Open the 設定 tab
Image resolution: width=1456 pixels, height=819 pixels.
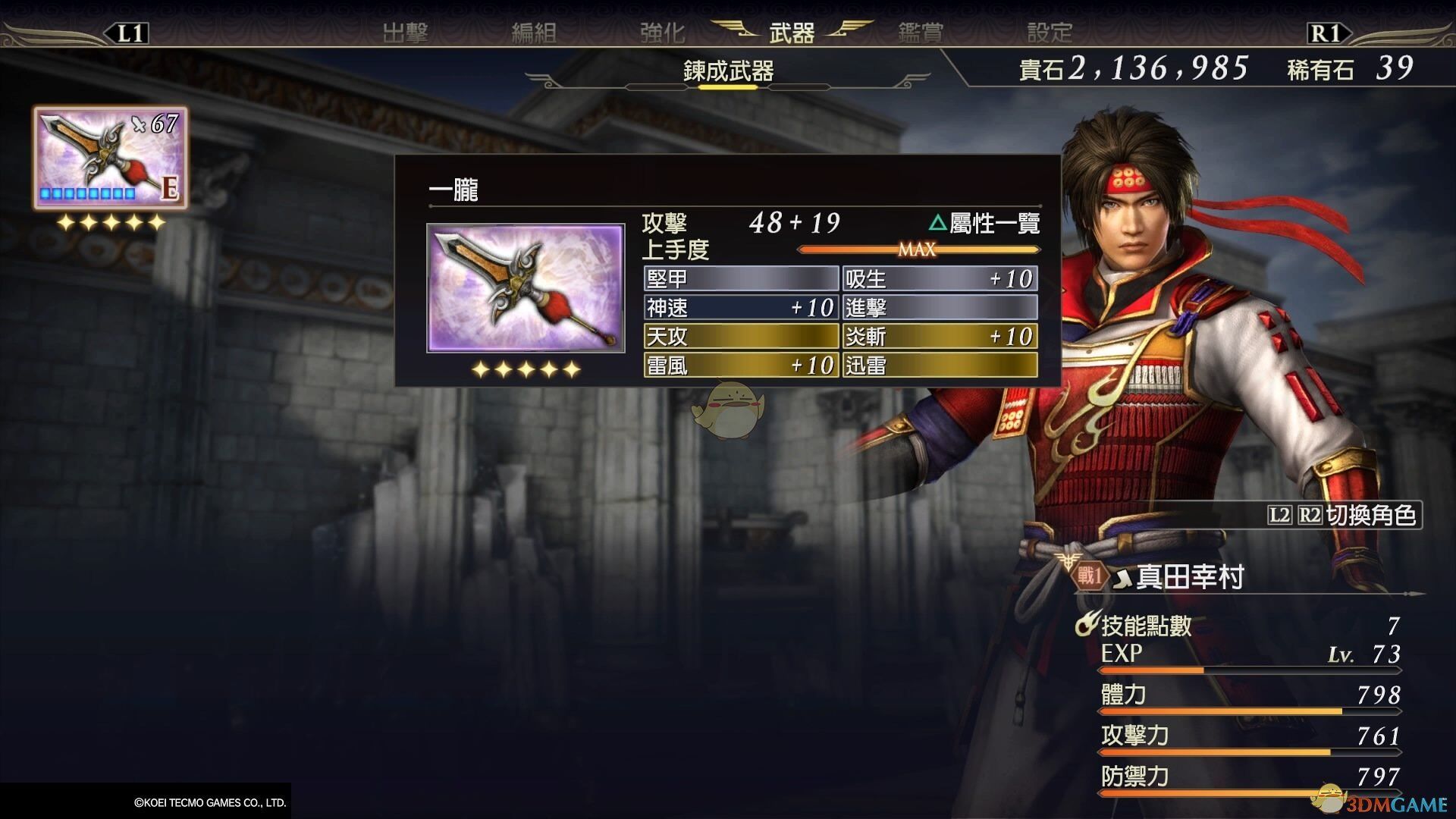tap(1050, 33)
